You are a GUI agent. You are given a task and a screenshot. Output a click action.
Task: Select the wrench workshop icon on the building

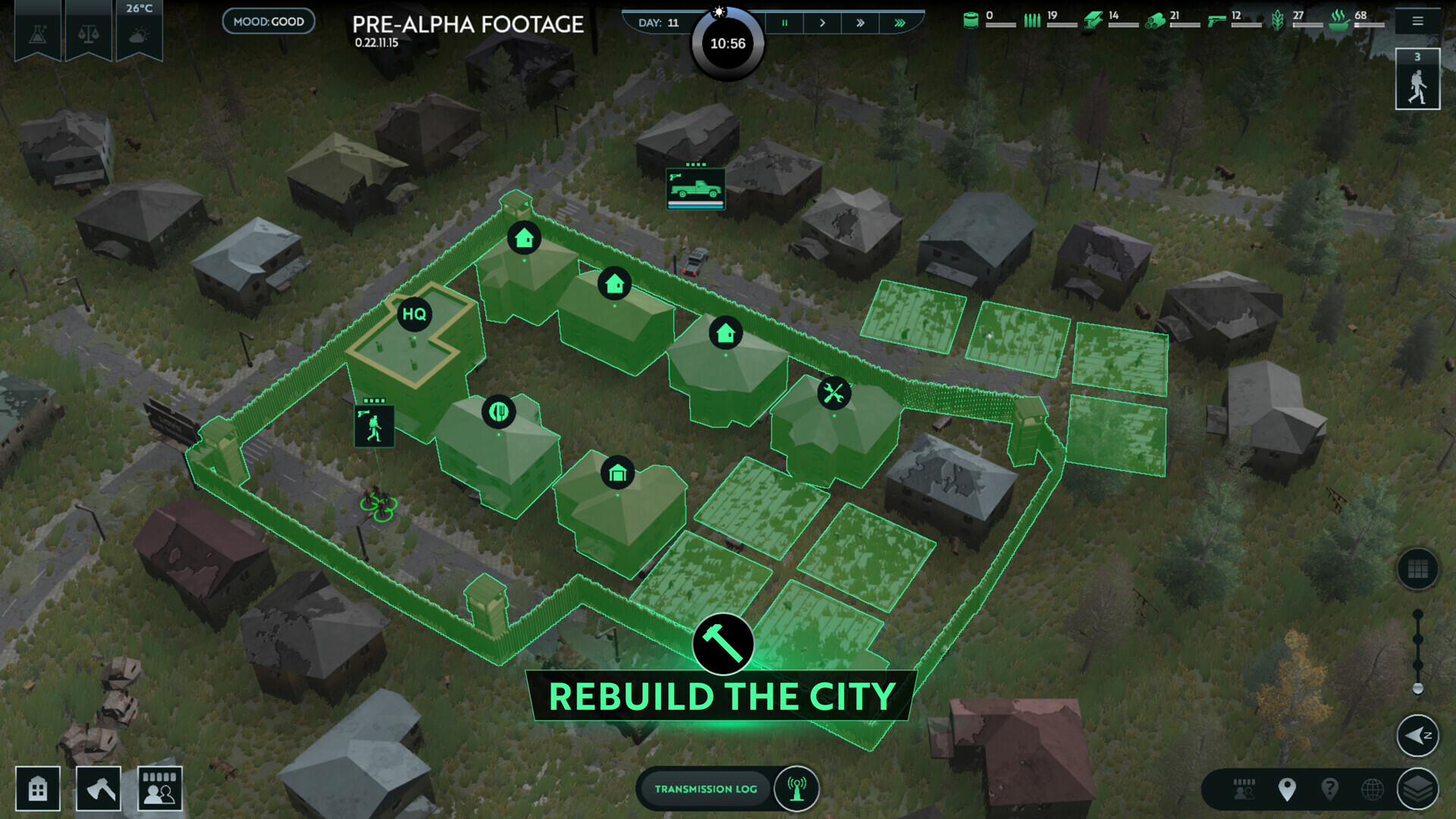pyautogui.click(x=834, y=394)
